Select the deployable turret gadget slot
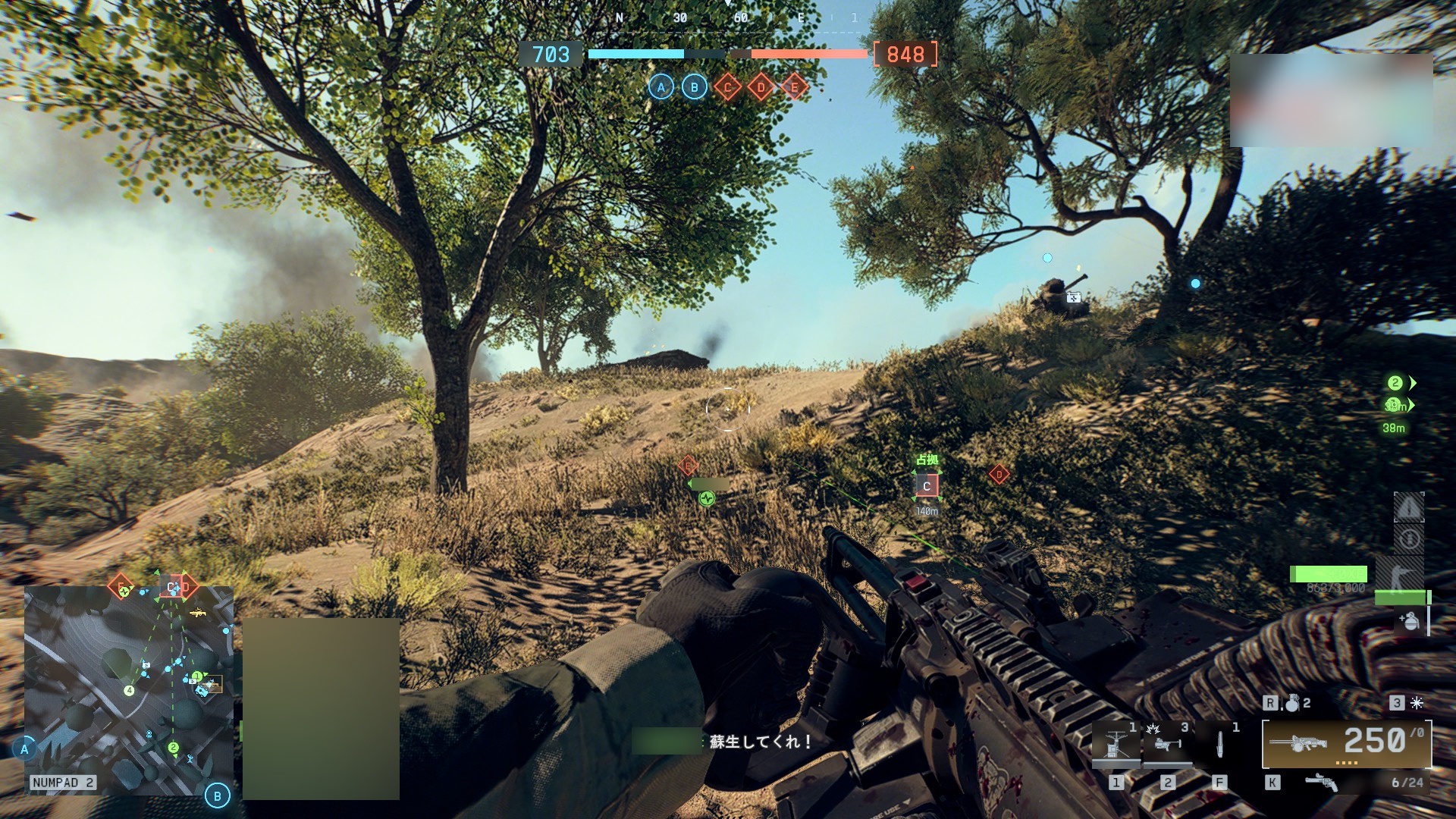Image resolution: width=1456 pixels, height=819 pixels. click(1116, 743)
